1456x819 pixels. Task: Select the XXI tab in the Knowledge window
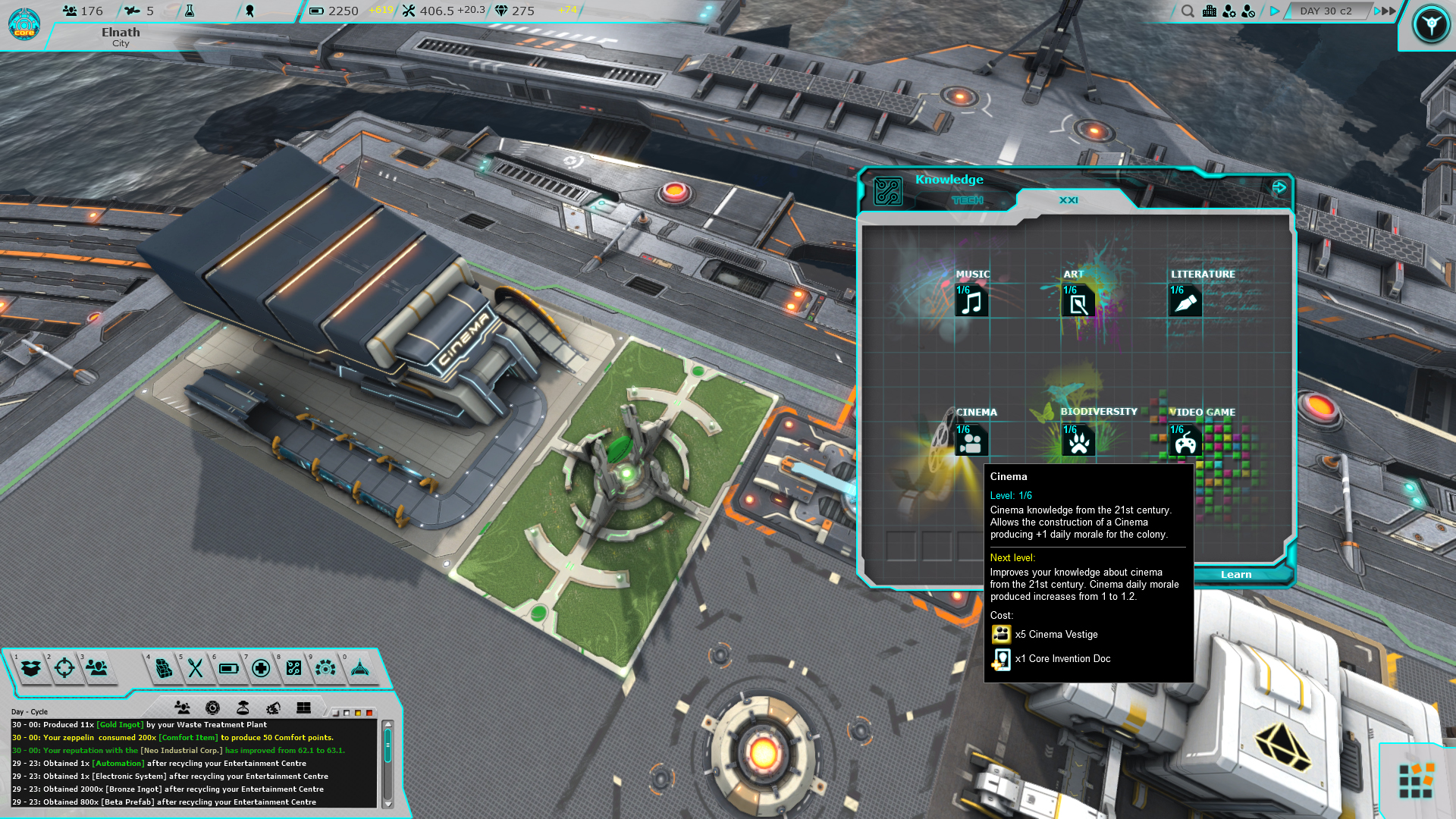click(1068, 199)
